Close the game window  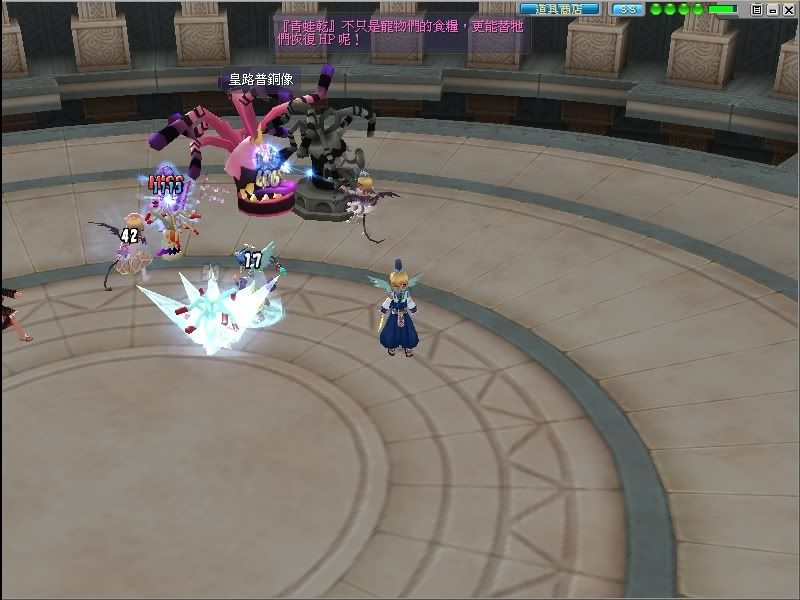787,9
